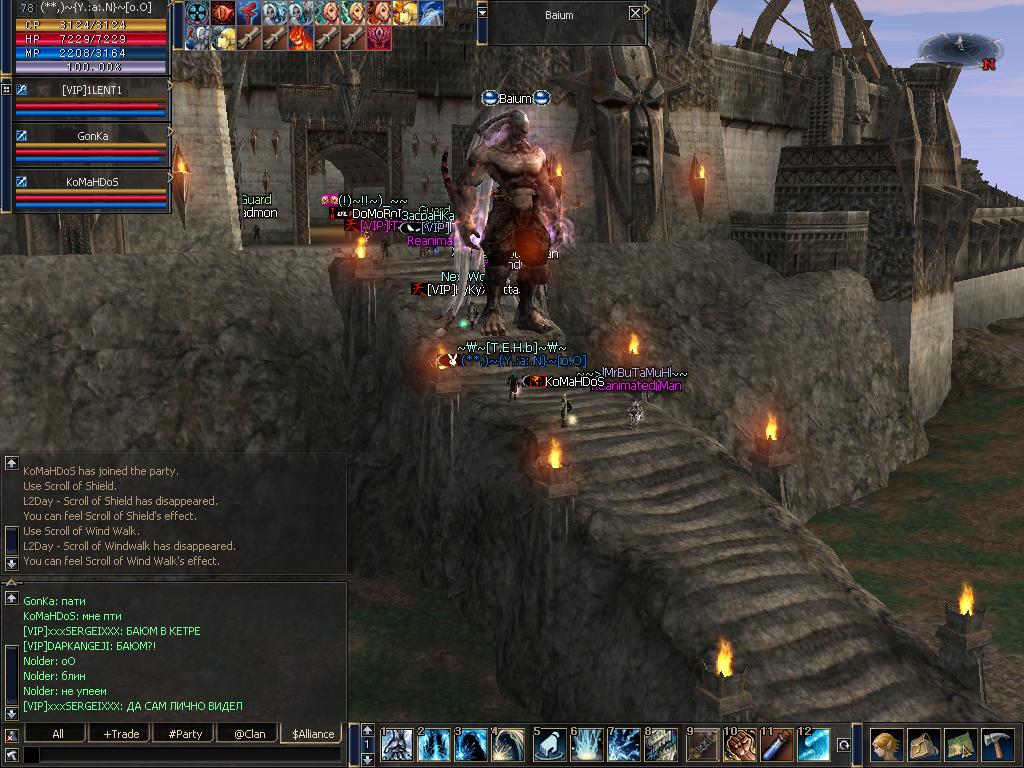Select party member GonKa
This screenshot has width=1024, height=768.
[x=92, y=135]
